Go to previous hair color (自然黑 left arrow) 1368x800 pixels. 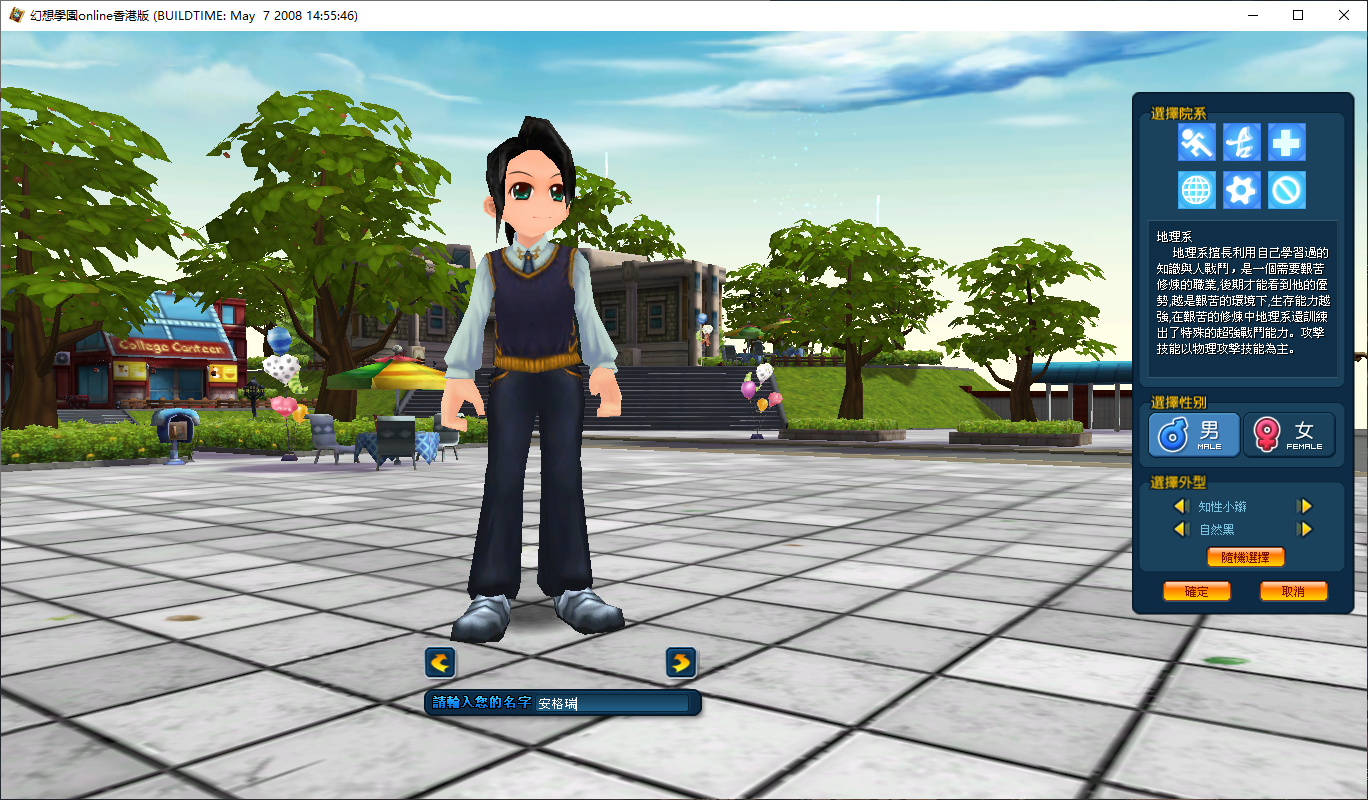pos(1180,529)
